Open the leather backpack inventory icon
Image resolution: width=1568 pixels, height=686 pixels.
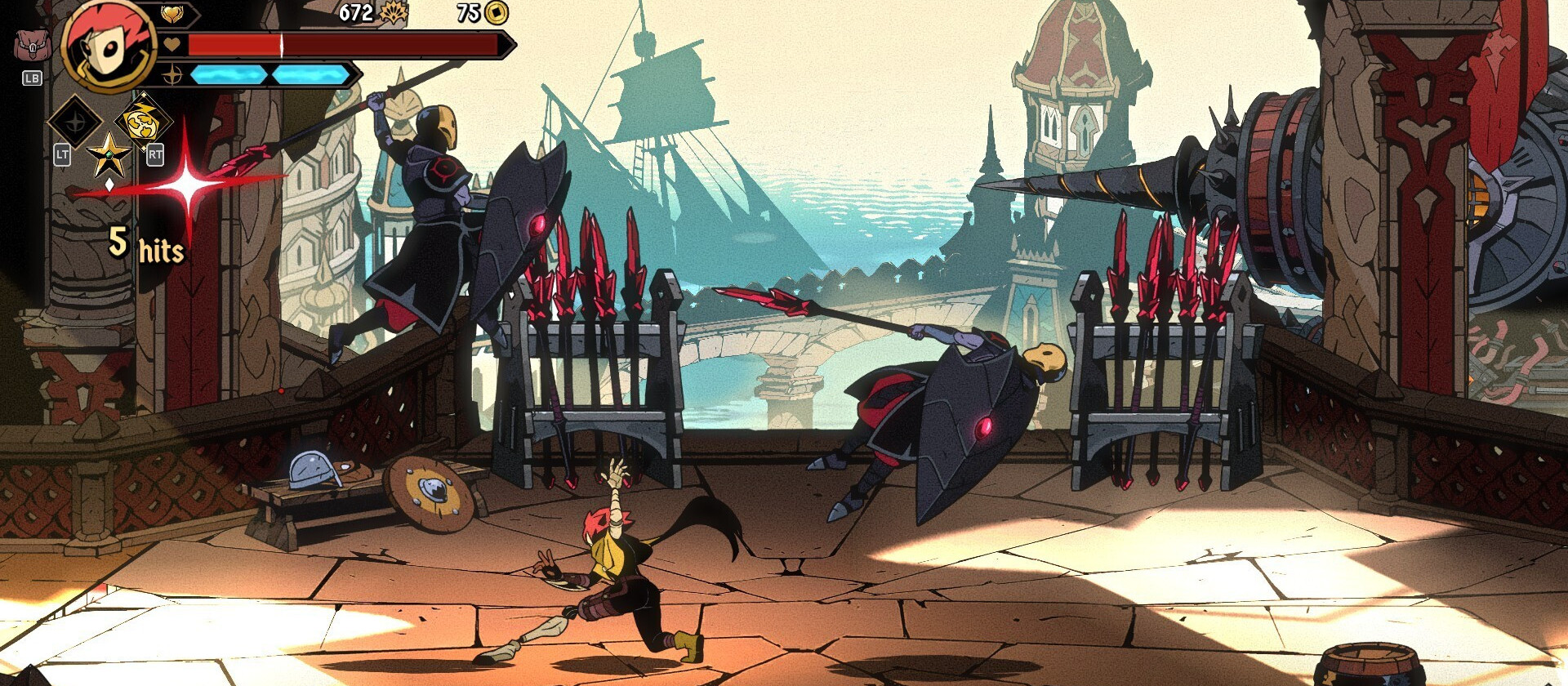click(x=32, y=46)
